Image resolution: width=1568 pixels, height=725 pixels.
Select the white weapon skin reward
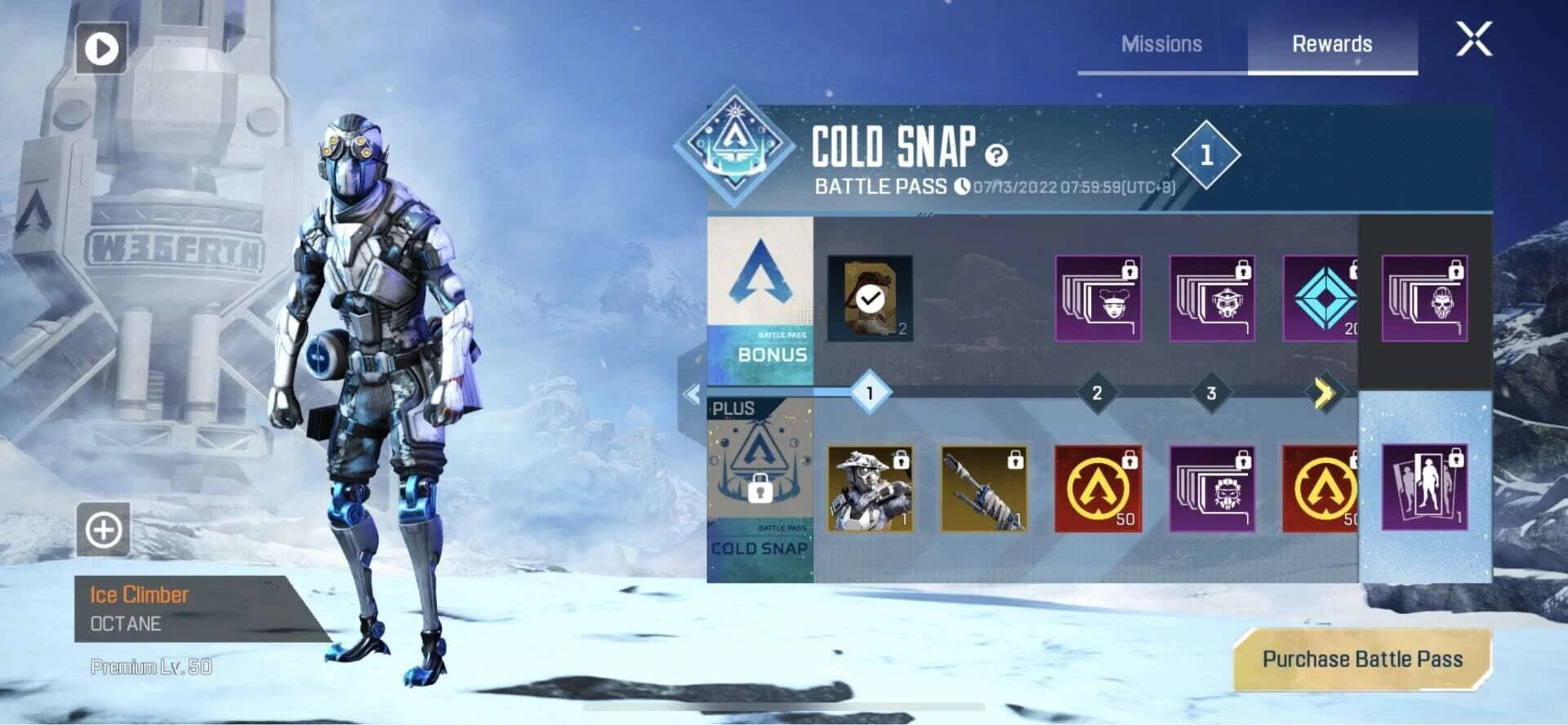pyautogui.click(x=982, y=489)
